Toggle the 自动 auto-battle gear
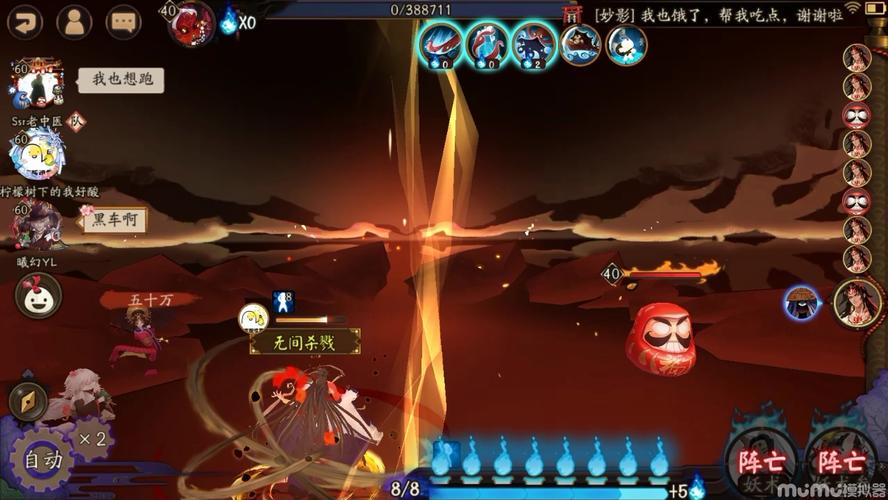This screenshot has height=500, width=888. [x=43, y=461]
